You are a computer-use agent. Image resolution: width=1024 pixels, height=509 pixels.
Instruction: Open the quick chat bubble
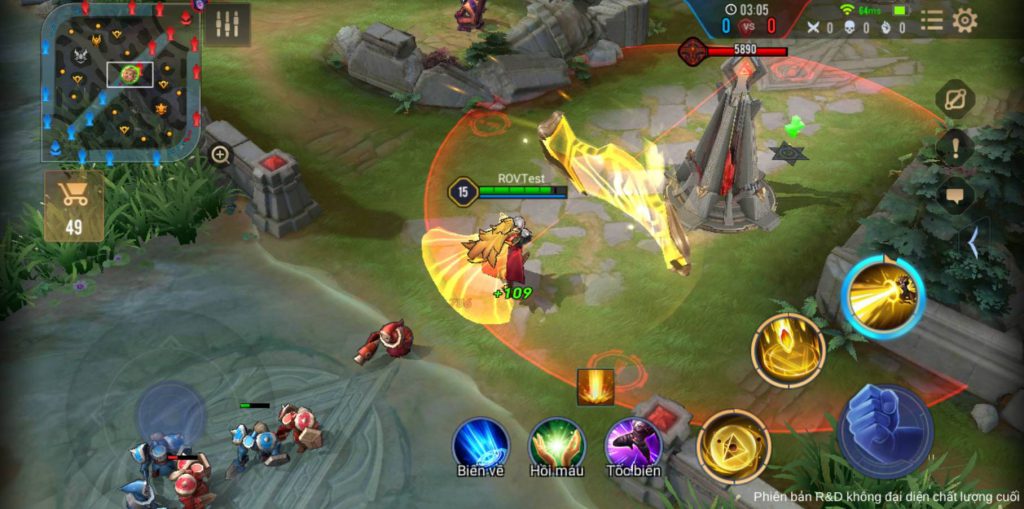[x=955, y=195]
